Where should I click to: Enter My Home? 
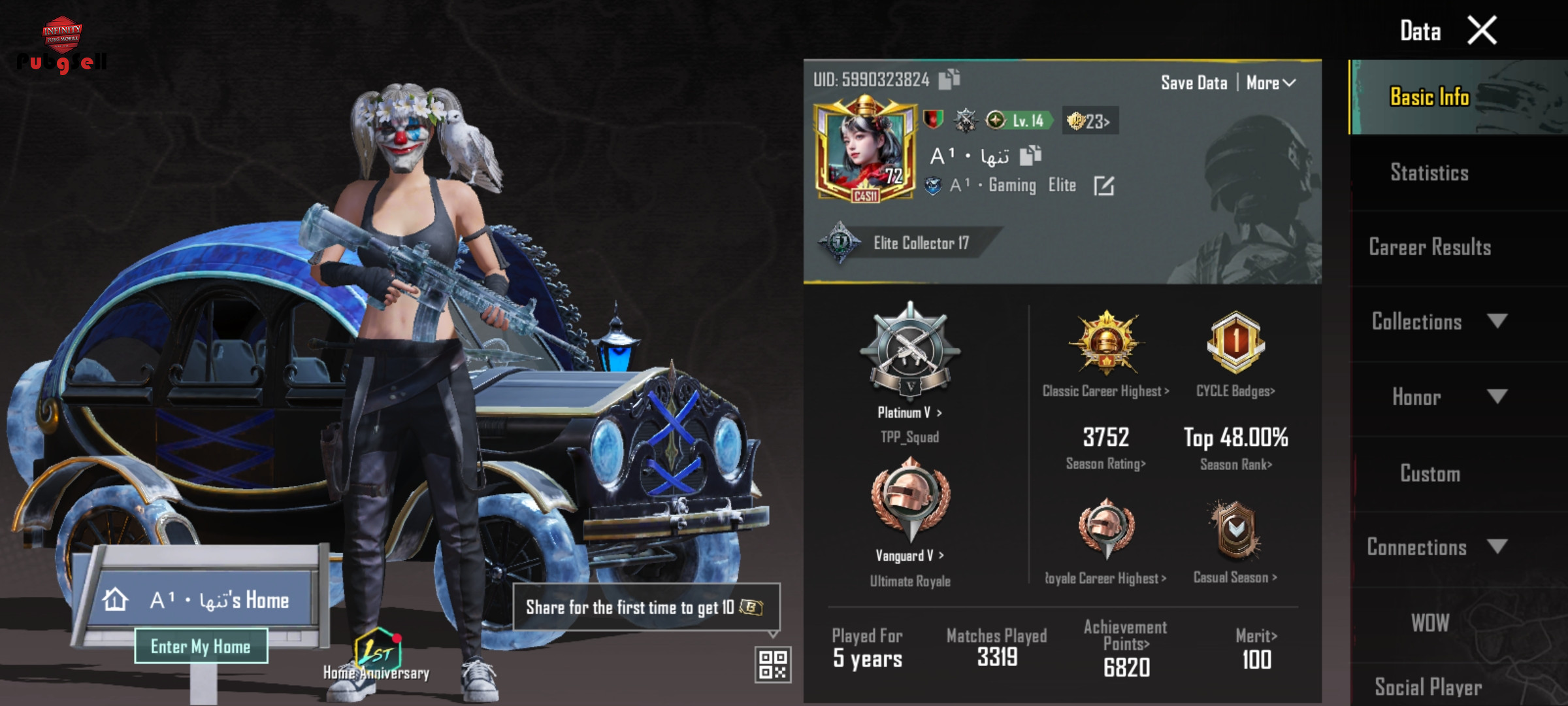[x=201, y=647]
